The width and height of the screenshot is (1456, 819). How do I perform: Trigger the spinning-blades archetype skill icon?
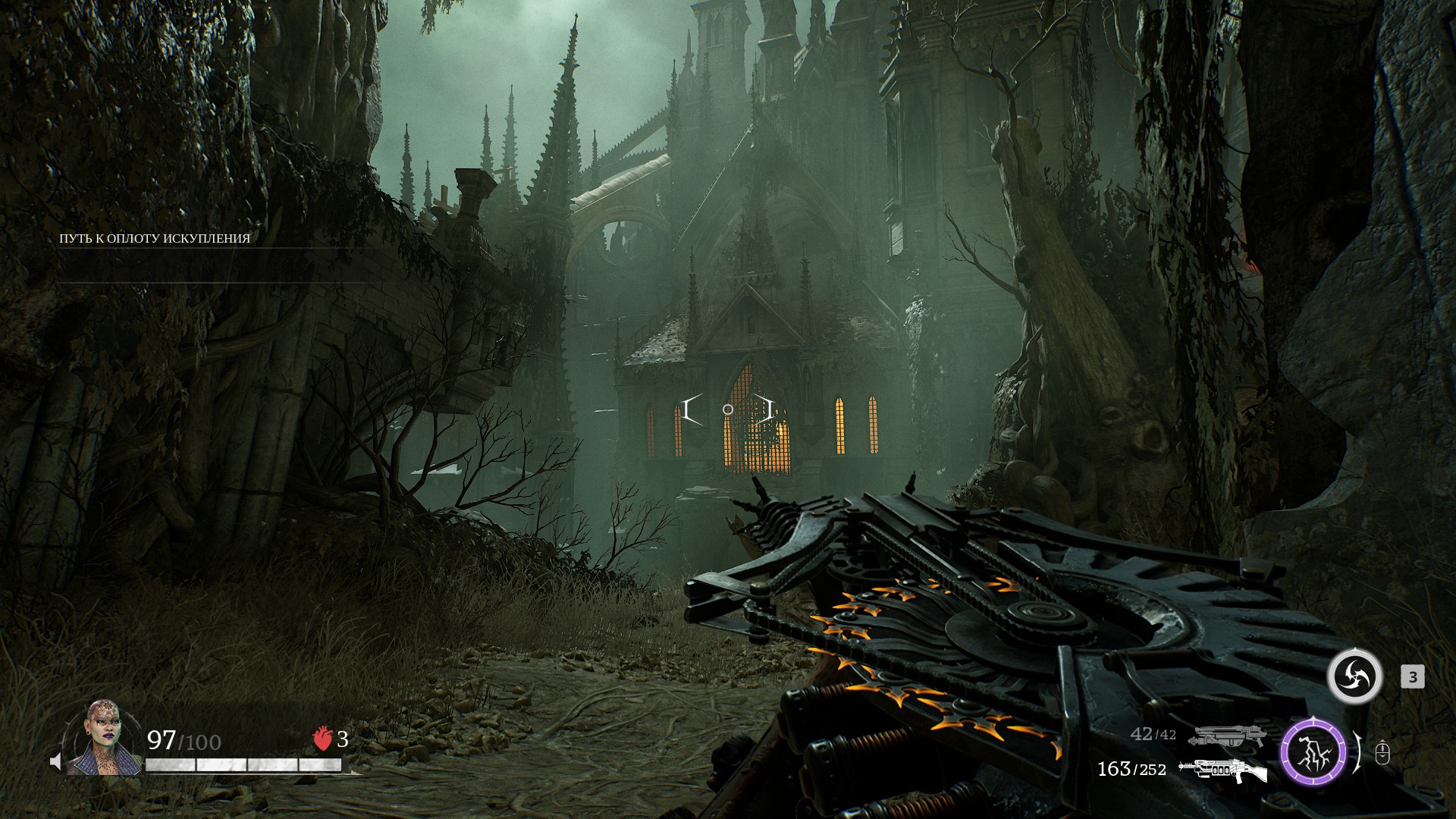coord(1354,676)
